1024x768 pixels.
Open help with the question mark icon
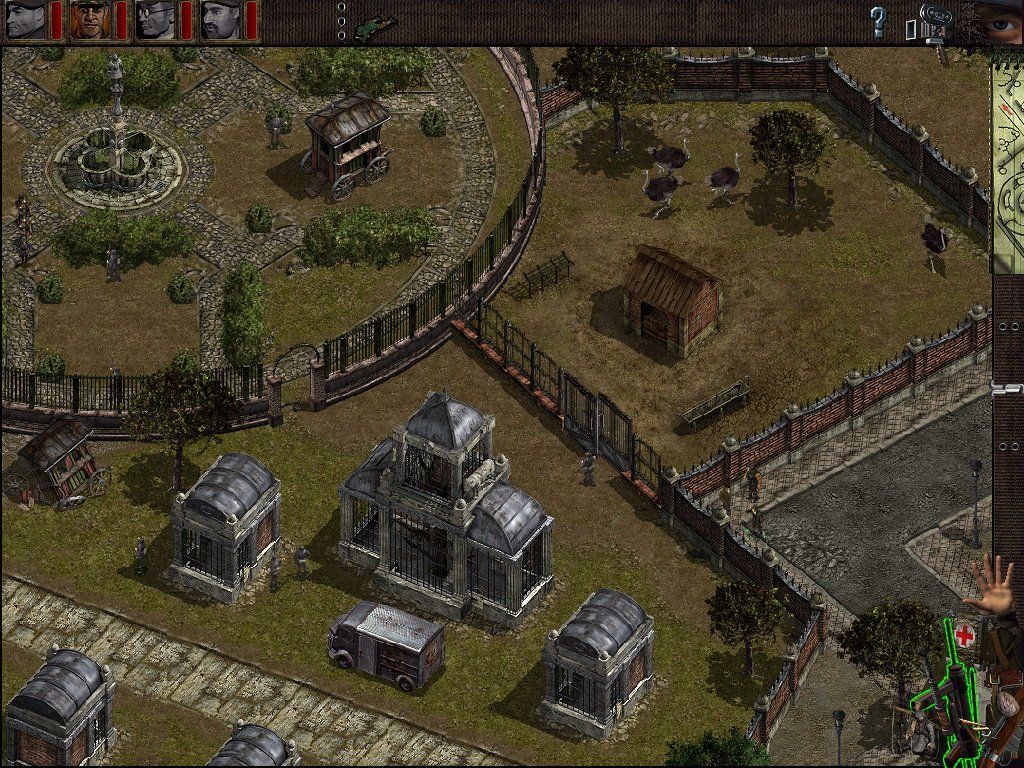(878, 19)
